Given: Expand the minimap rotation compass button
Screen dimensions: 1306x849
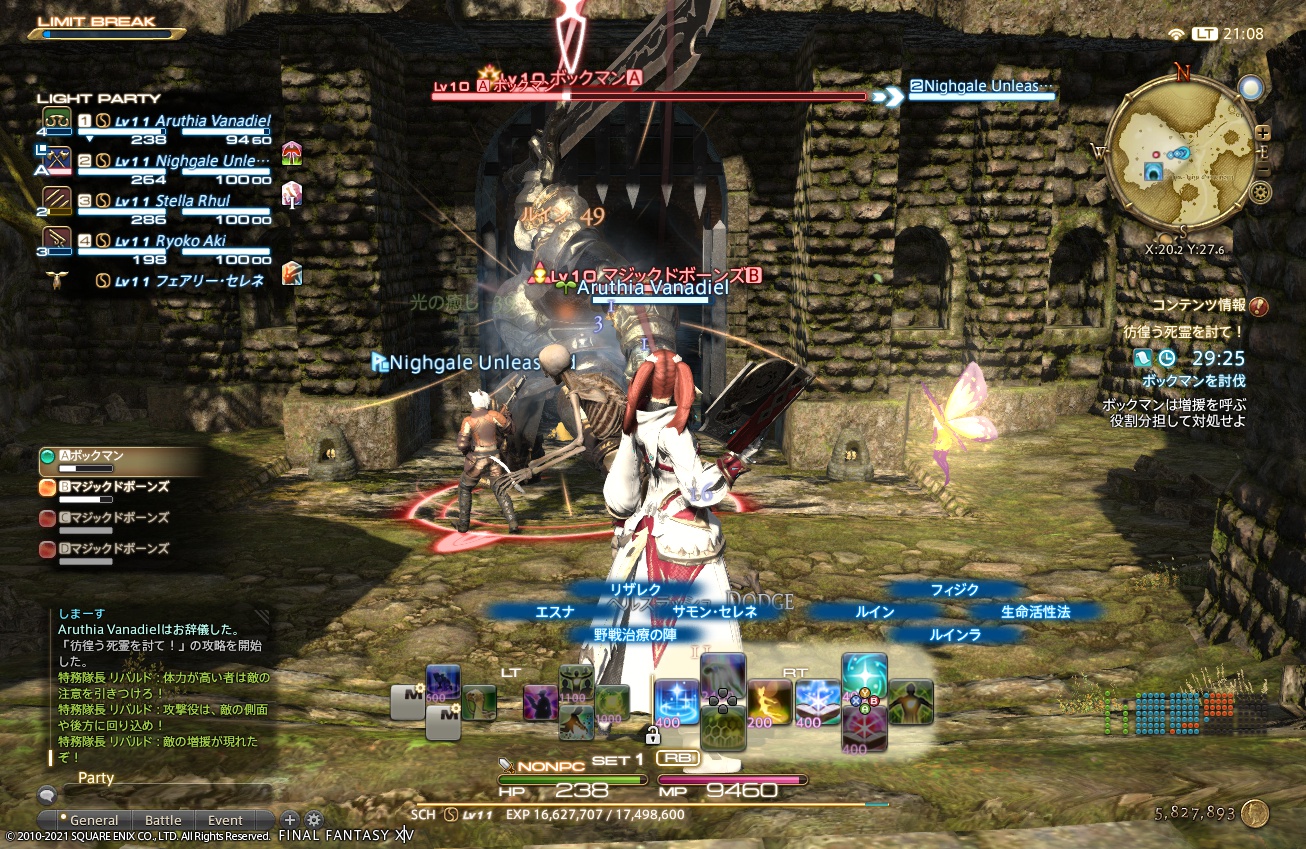Looking at the screenshot, I should point(1251,88).
